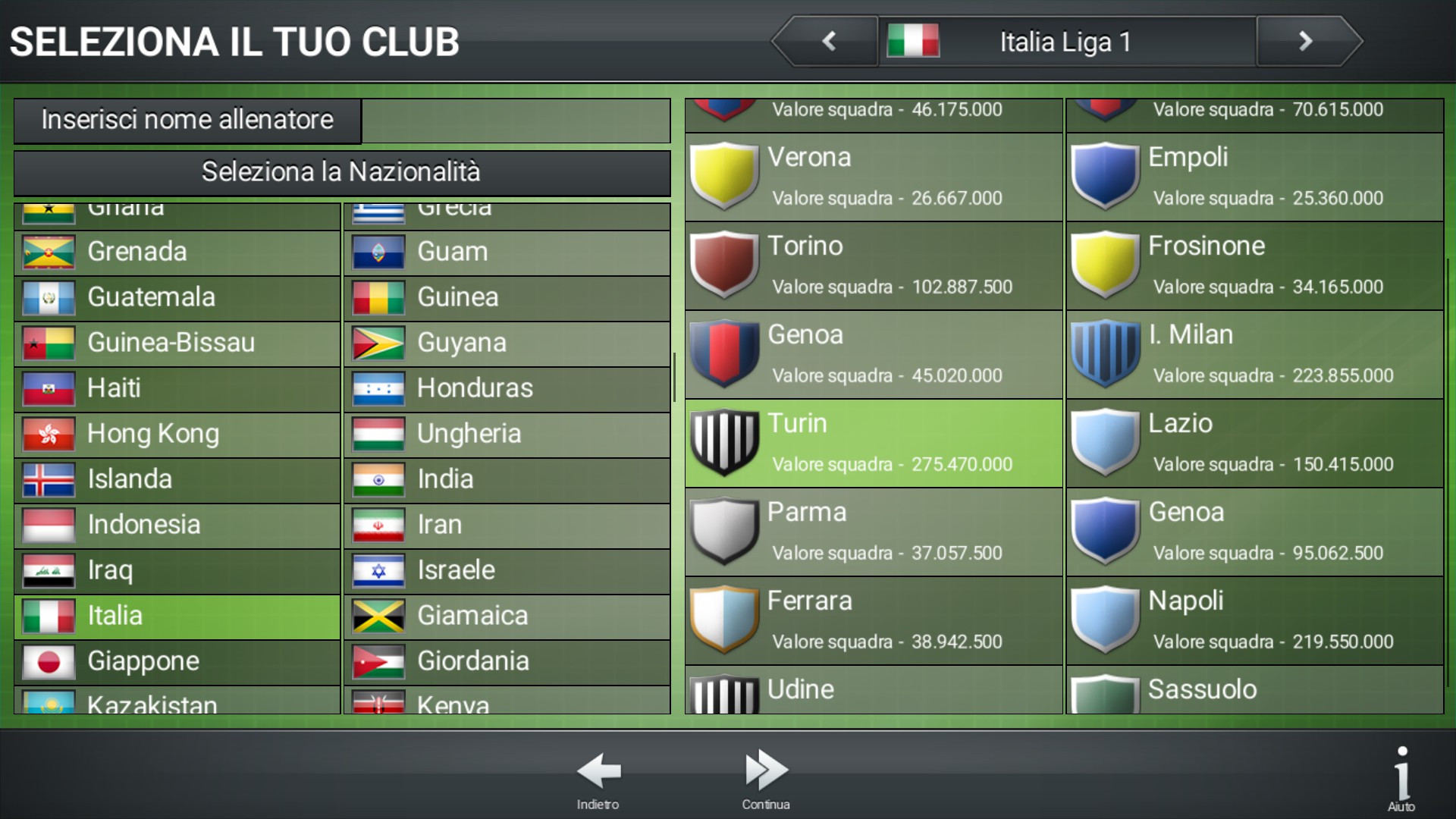Click the Napoli club badge
This screenshot has height=819, width=1456.
1106,622
